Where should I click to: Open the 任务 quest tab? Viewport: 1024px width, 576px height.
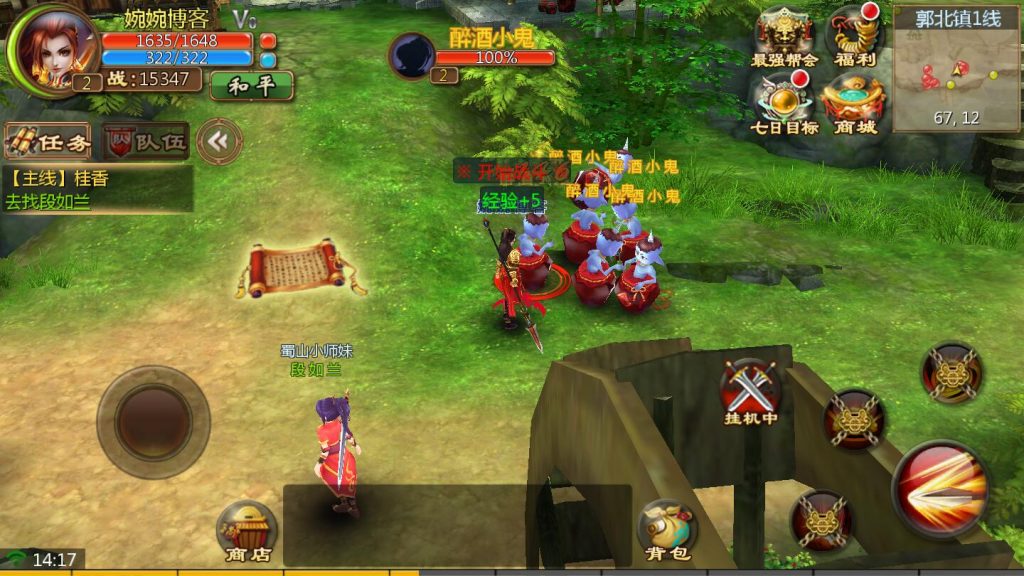(x=49, y=142)
